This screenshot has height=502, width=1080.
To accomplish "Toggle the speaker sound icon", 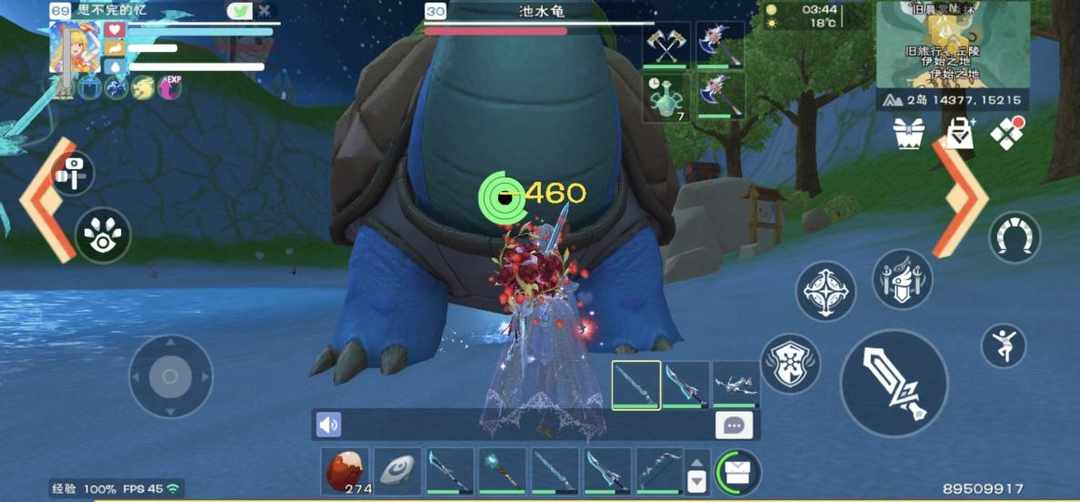I will point(328,425).
